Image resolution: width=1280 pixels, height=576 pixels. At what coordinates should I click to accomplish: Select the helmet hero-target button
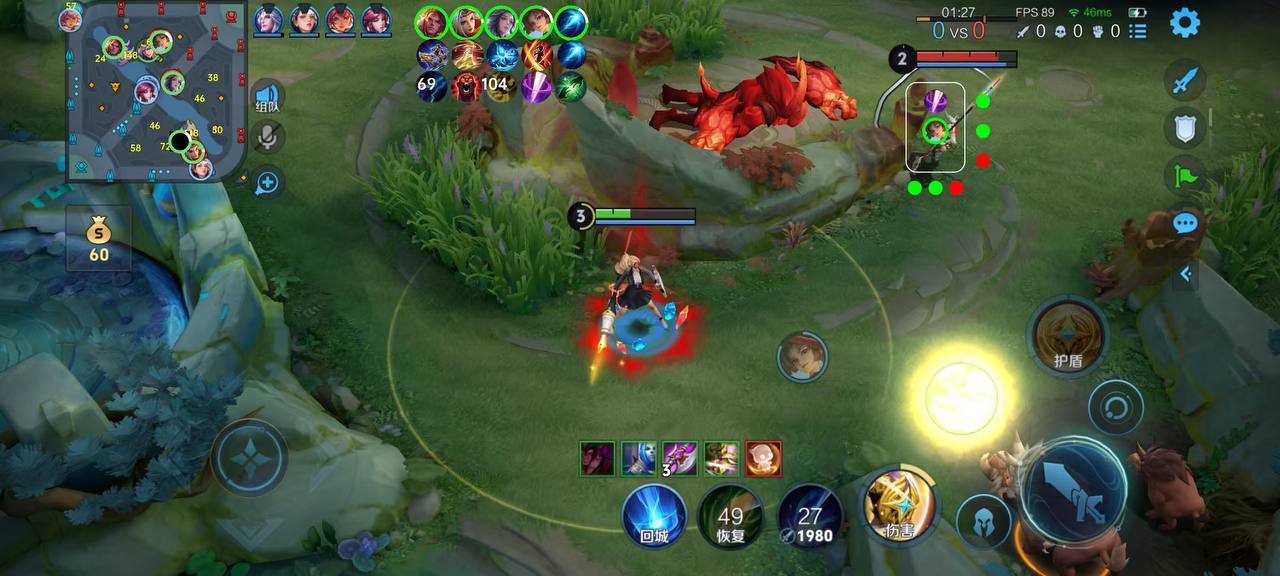(983, 522)
